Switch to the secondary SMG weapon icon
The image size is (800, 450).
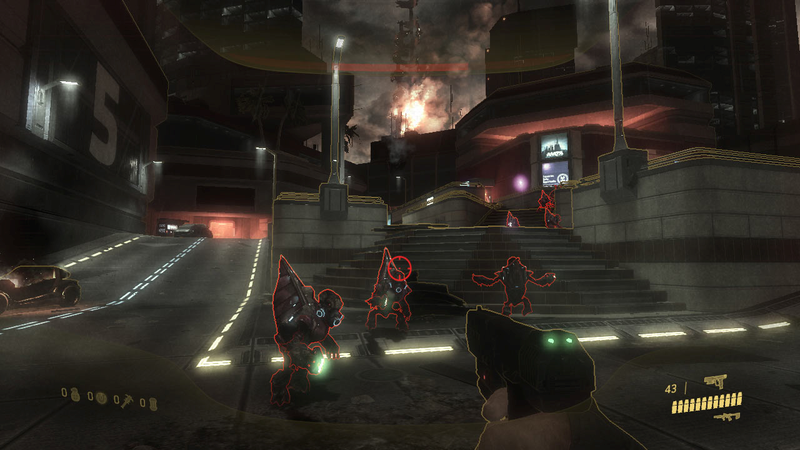tap(727, 415)
